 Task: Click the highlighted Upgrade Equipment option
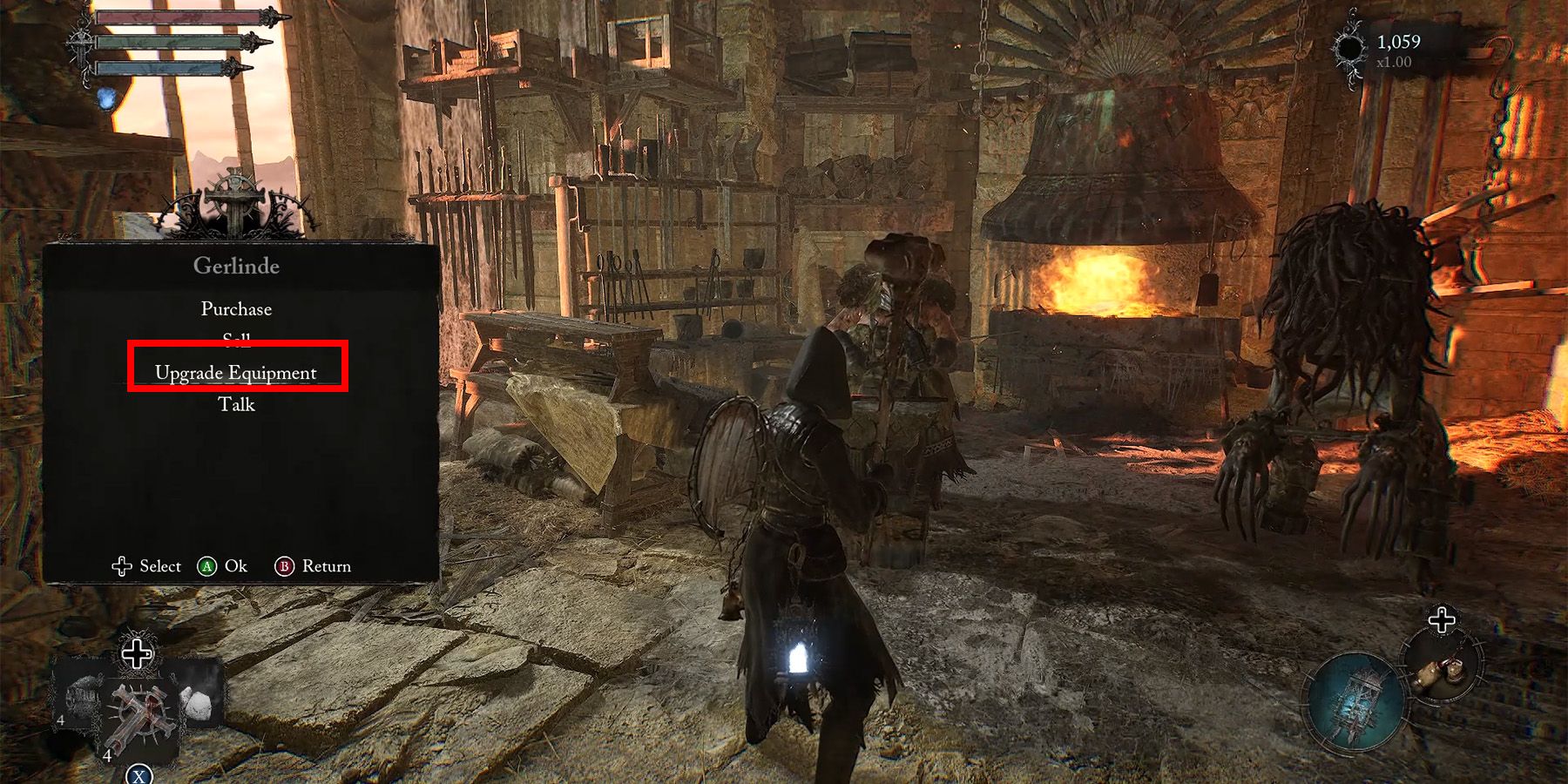coord(236,372)
